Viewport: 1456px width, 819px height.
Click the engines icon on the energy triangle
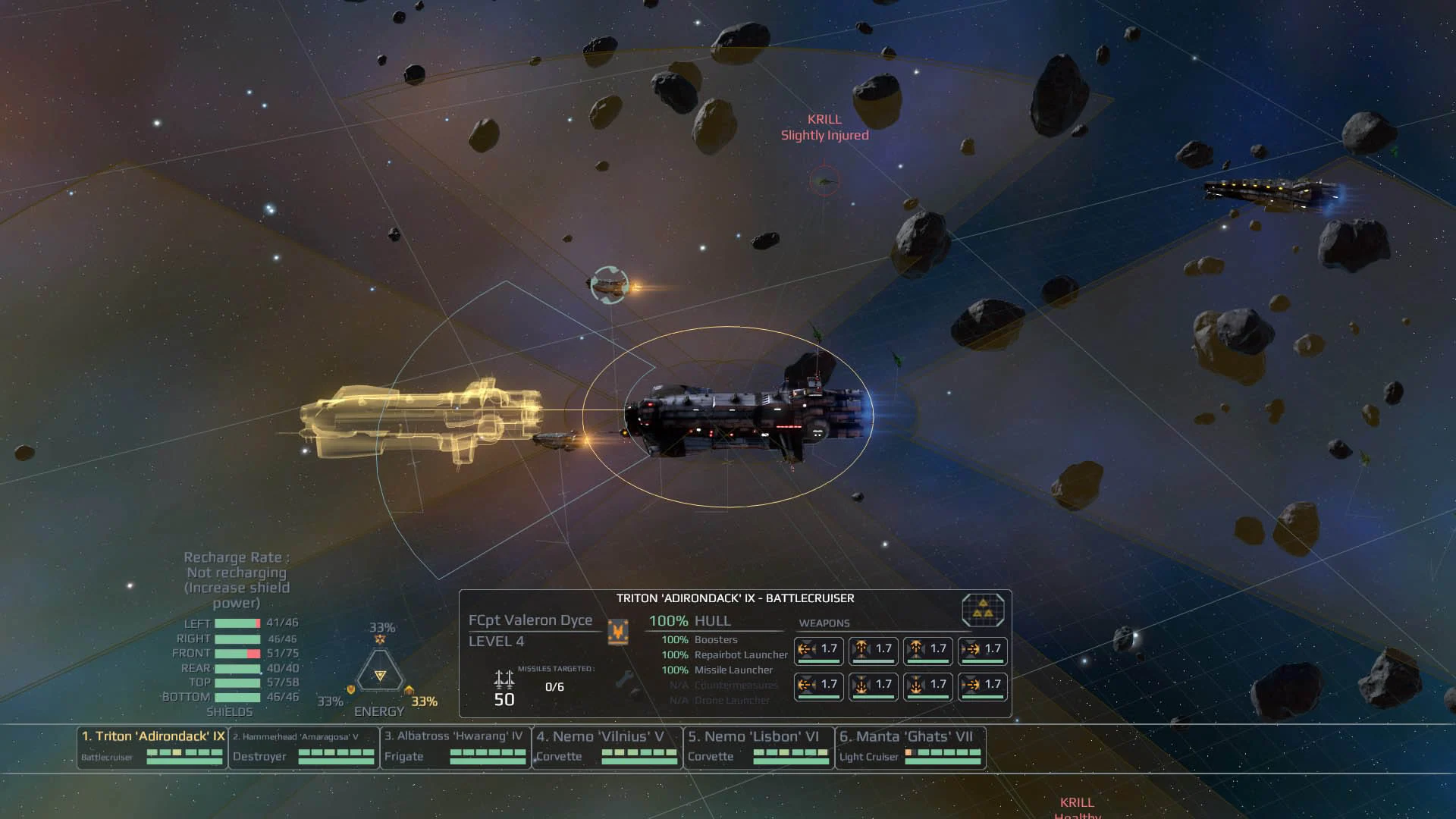click(408, 689)
